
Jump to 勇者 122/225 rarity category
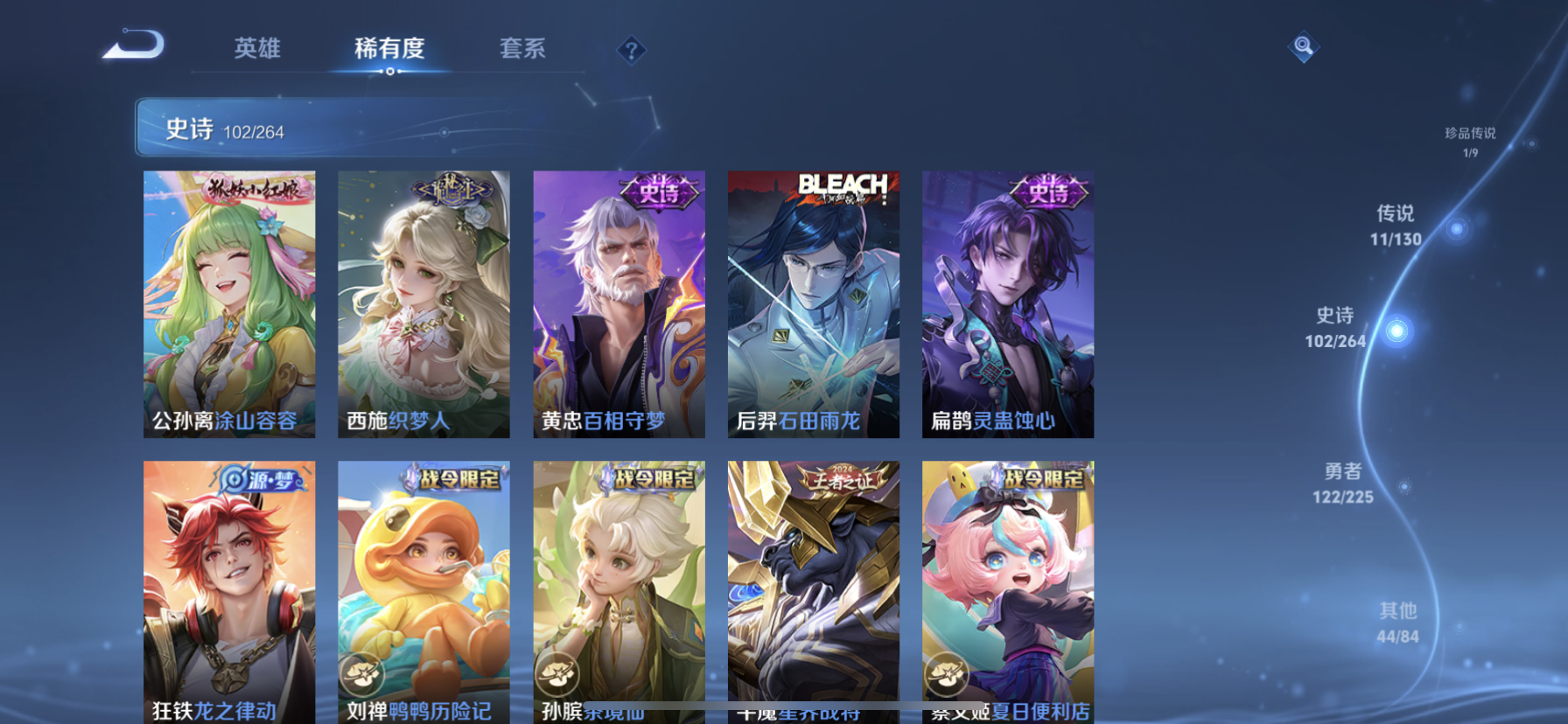(1343, 484)
